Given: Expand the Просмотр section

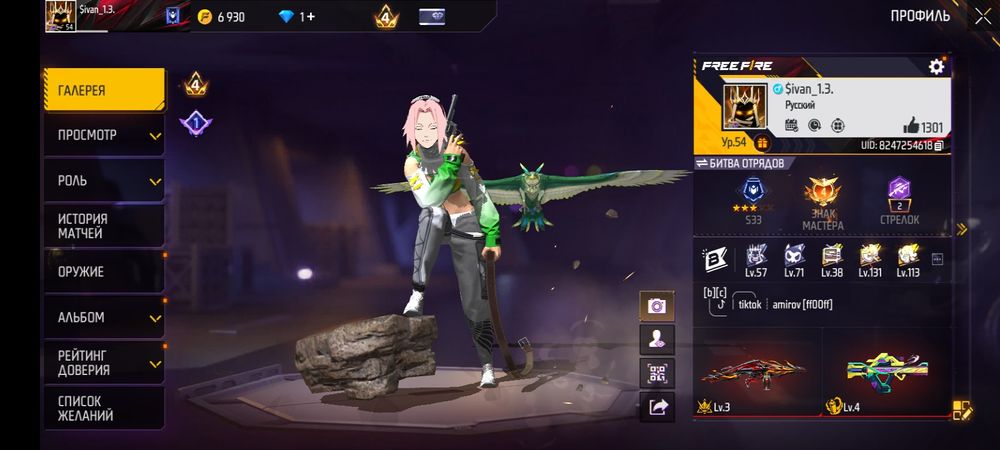Looking at the screenshot, I should (104, 135).
